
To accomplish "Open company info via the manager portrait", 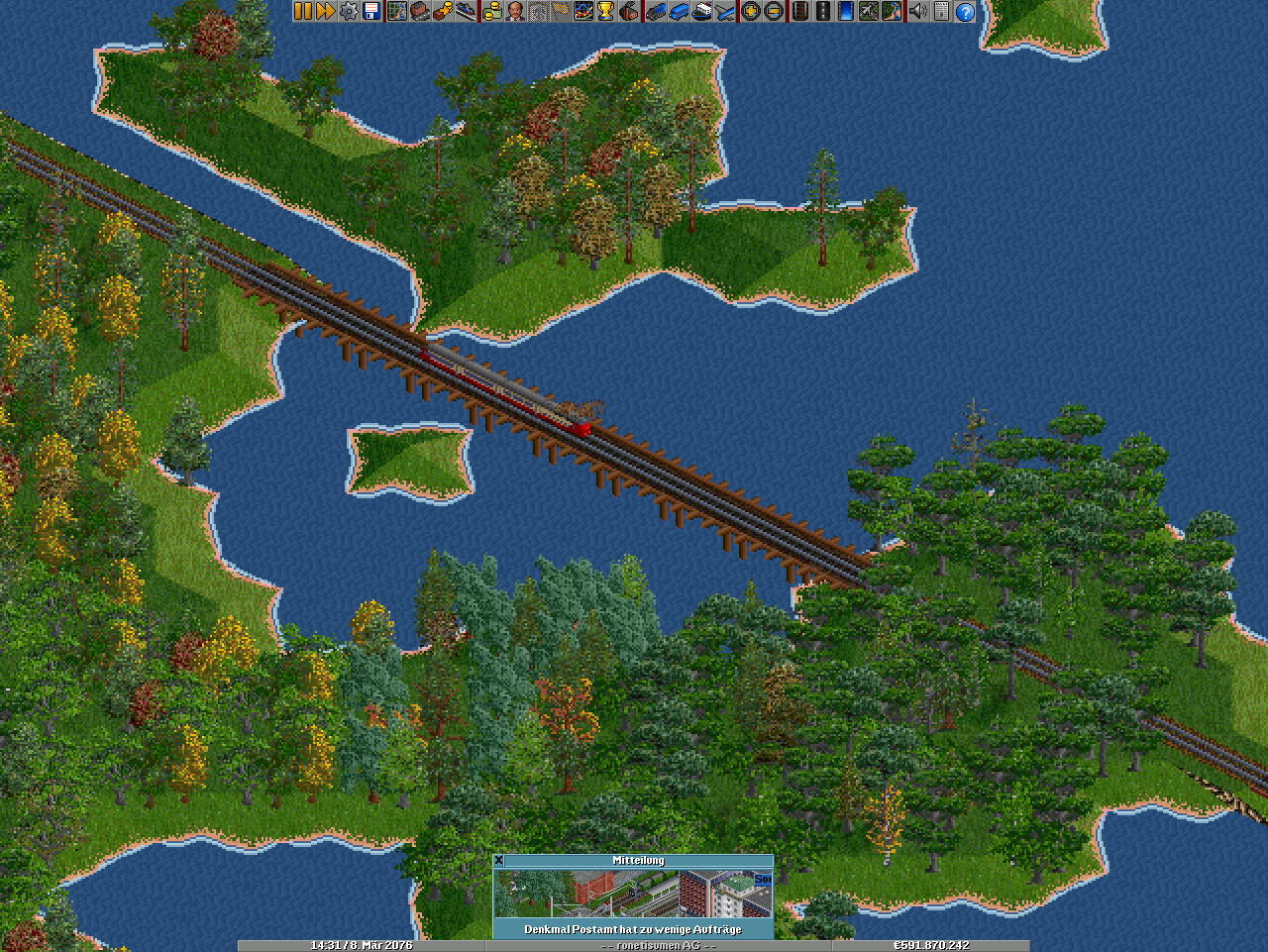I will [x=514, y=11].
